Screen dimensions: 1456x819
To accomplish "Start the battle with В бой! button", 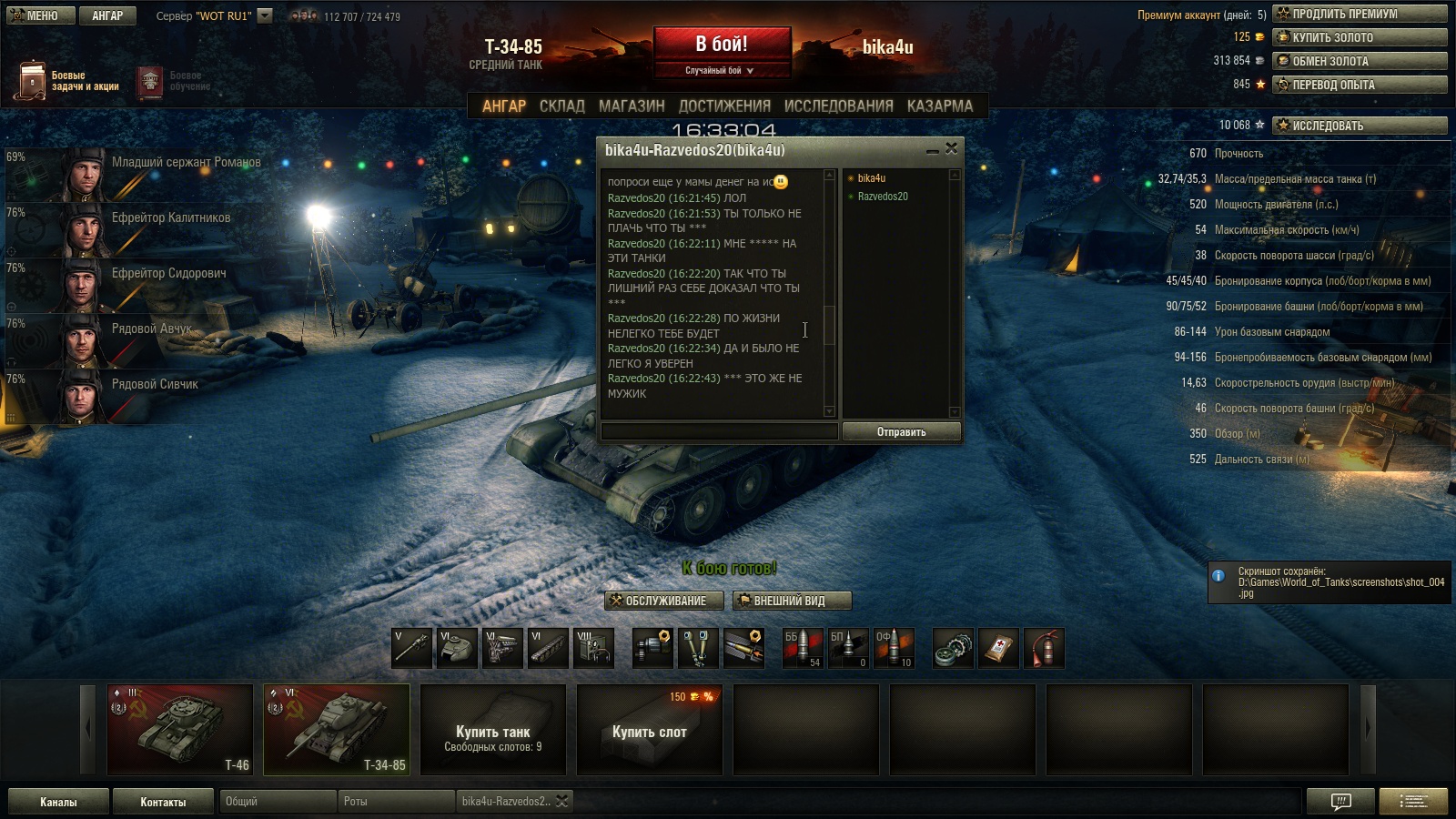I will pos(722,45).
